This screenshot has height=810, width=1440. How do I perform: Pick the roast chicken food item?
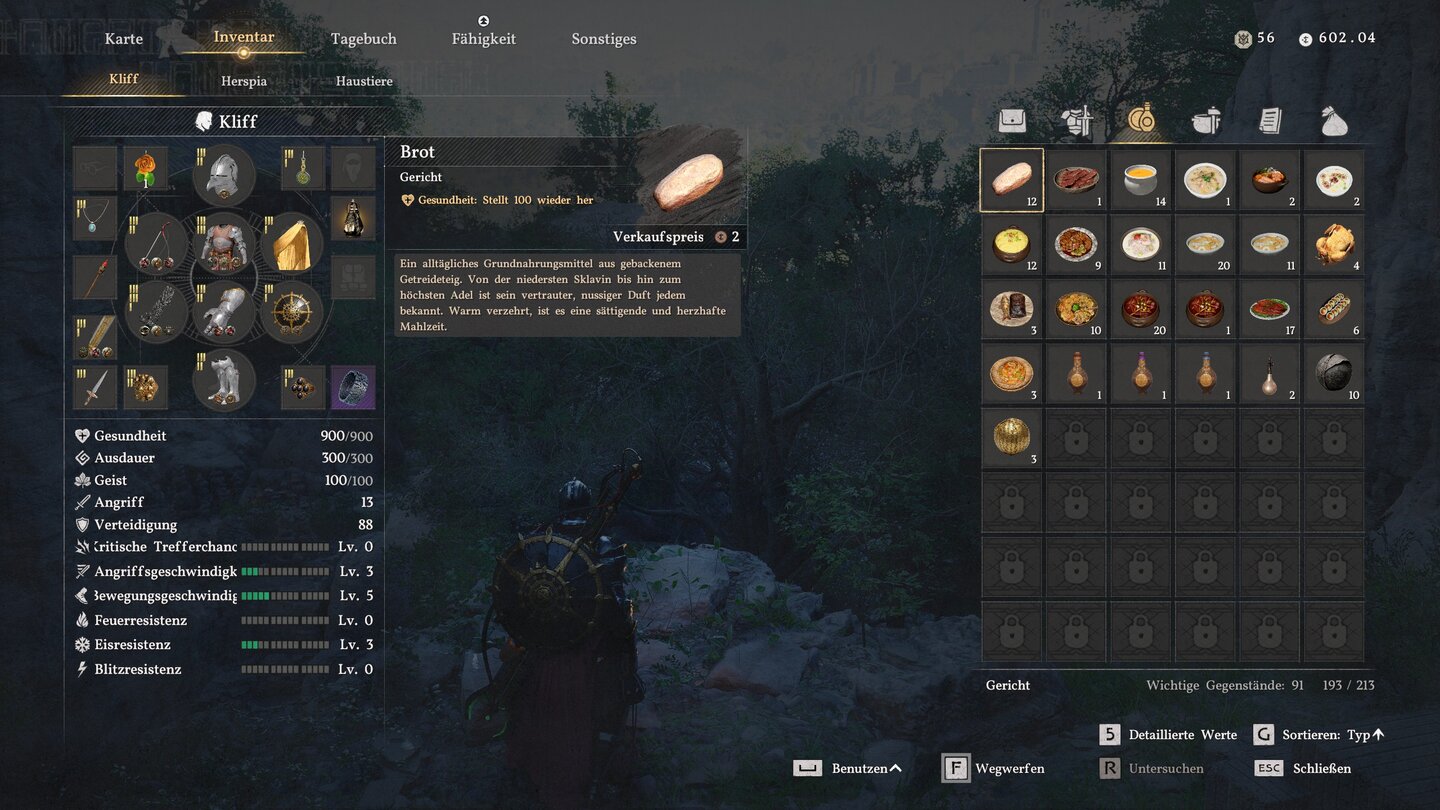coord(1334,245)
